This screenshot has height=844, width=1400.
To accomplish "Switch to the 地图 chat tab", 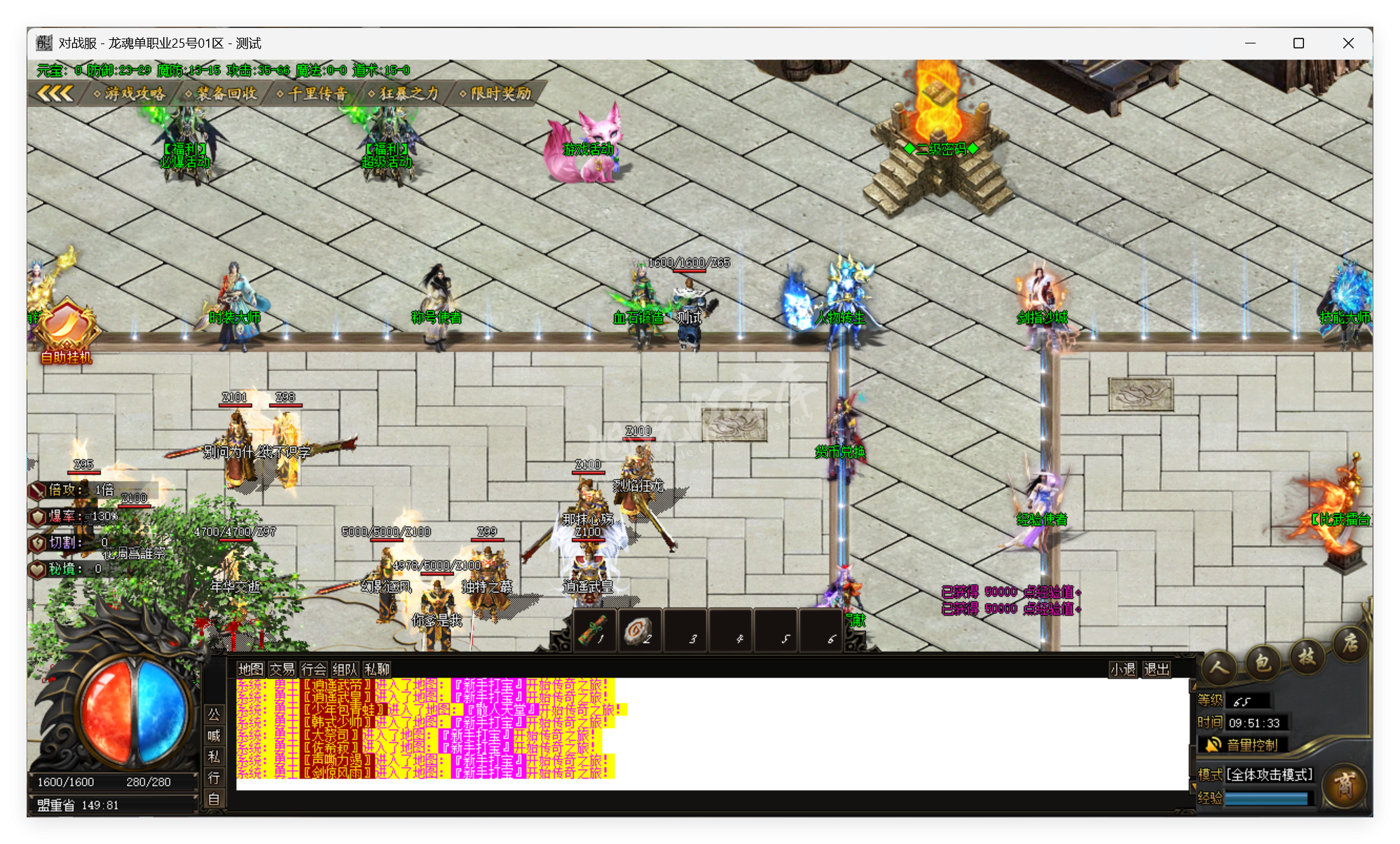I will pos(249,669).
